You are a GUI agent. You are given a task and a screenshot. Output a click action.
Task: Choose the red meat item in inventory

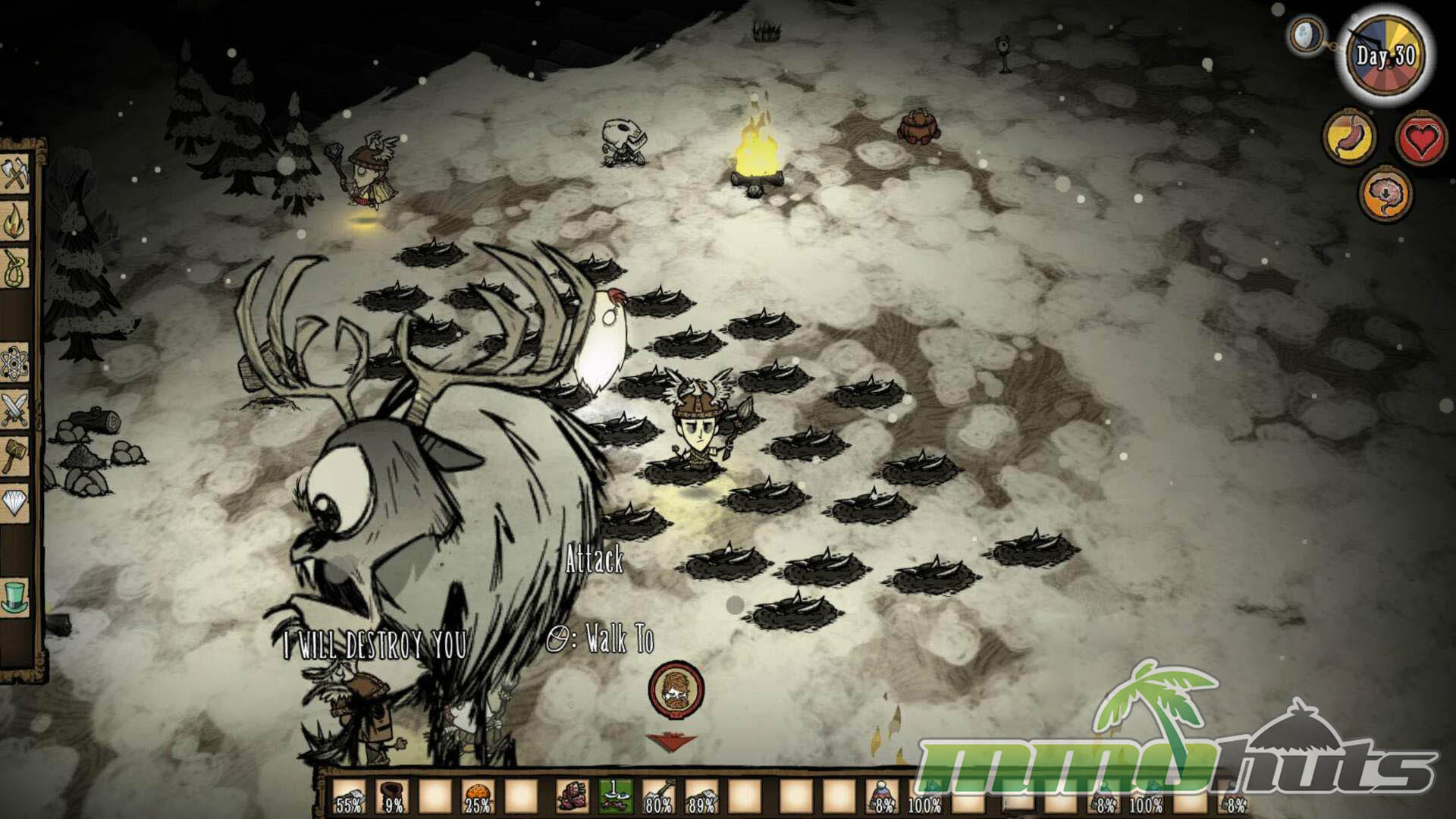[574, 796]
